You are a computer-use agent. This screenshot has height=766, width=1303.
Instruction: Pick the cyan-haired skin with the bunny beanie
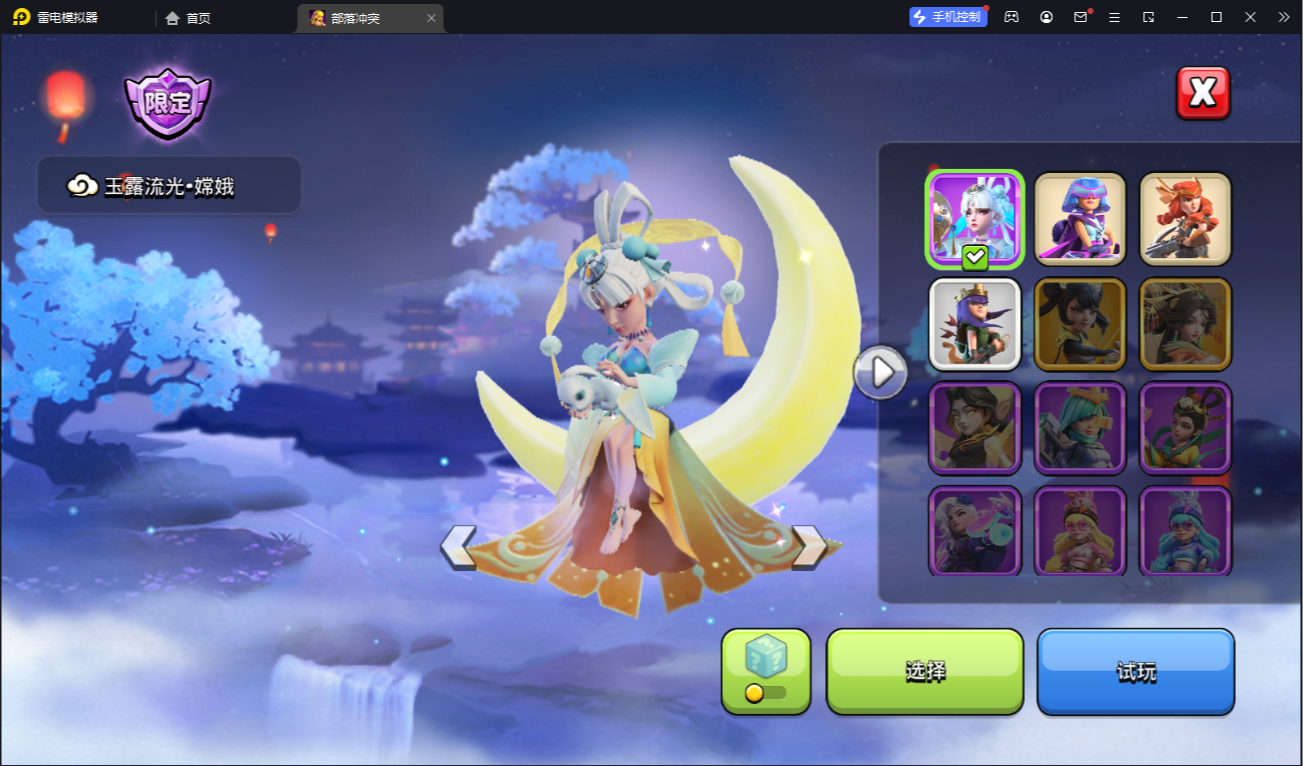pyautogui.click(x=1185, y=530)
